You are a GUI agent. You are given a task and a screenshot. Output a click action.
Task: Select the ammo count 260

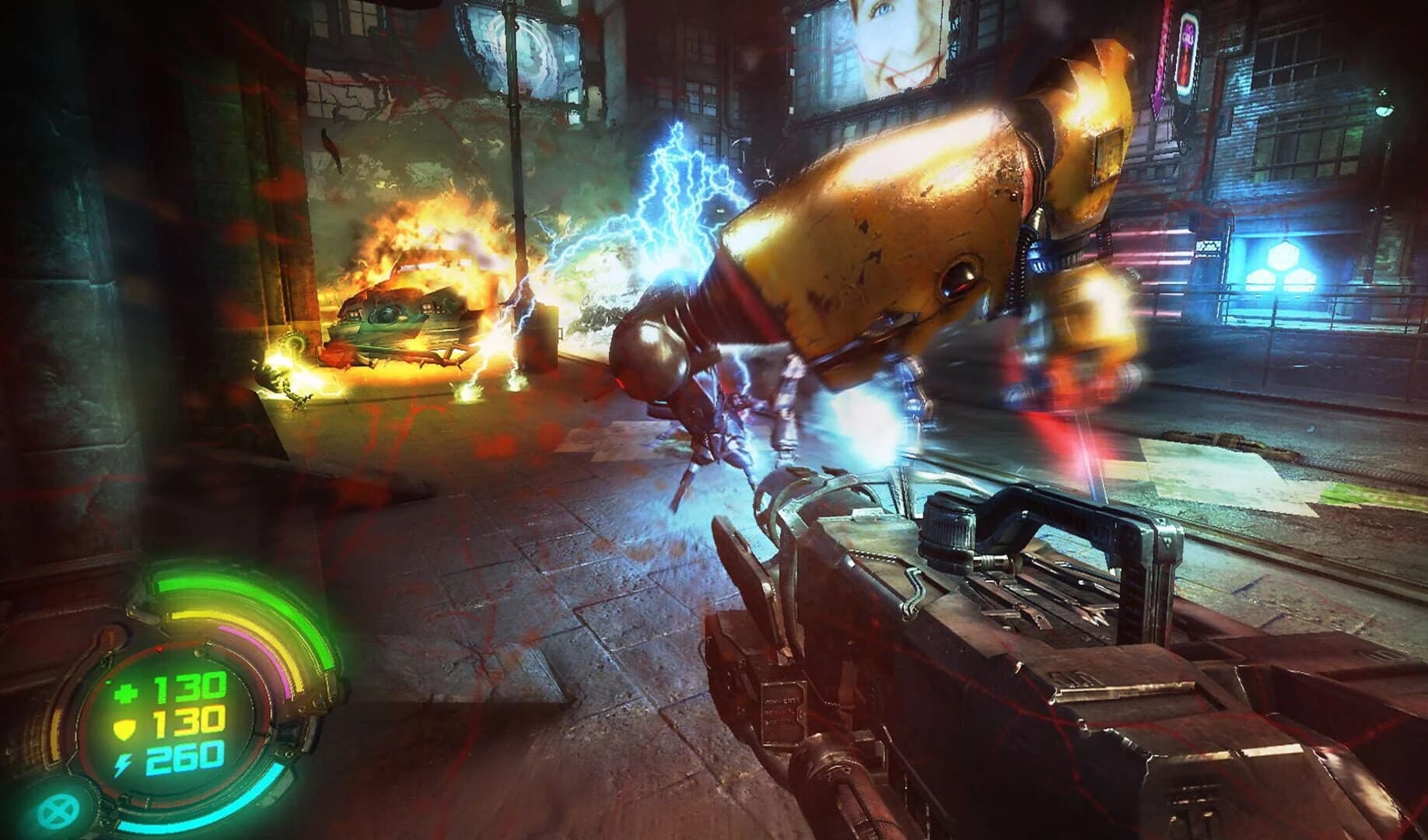(x=184, y=758)
